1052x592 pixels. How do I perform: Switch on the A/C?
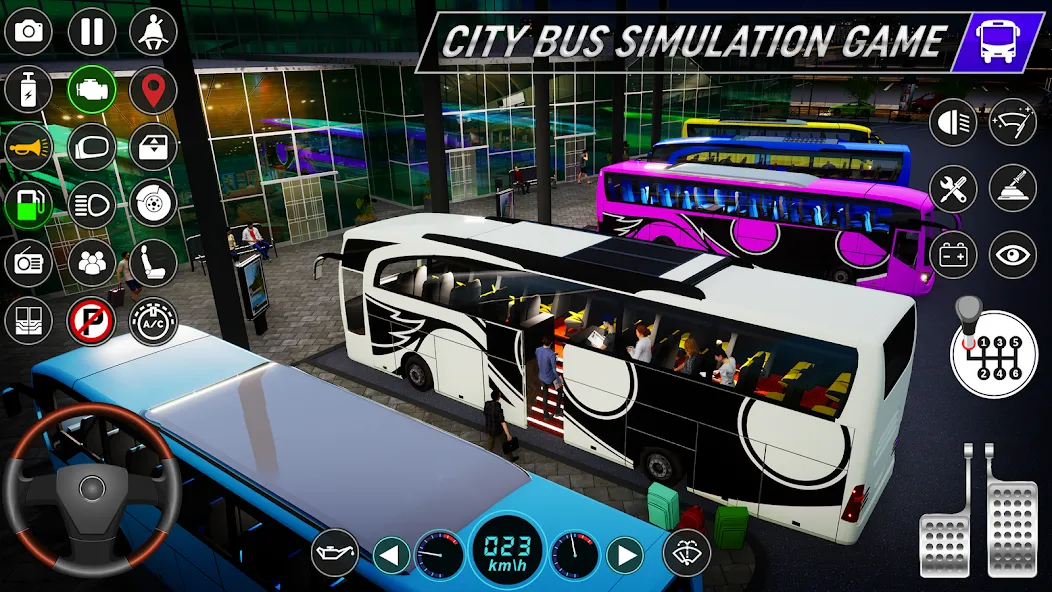pyautogui.click(x=153, y=321)
